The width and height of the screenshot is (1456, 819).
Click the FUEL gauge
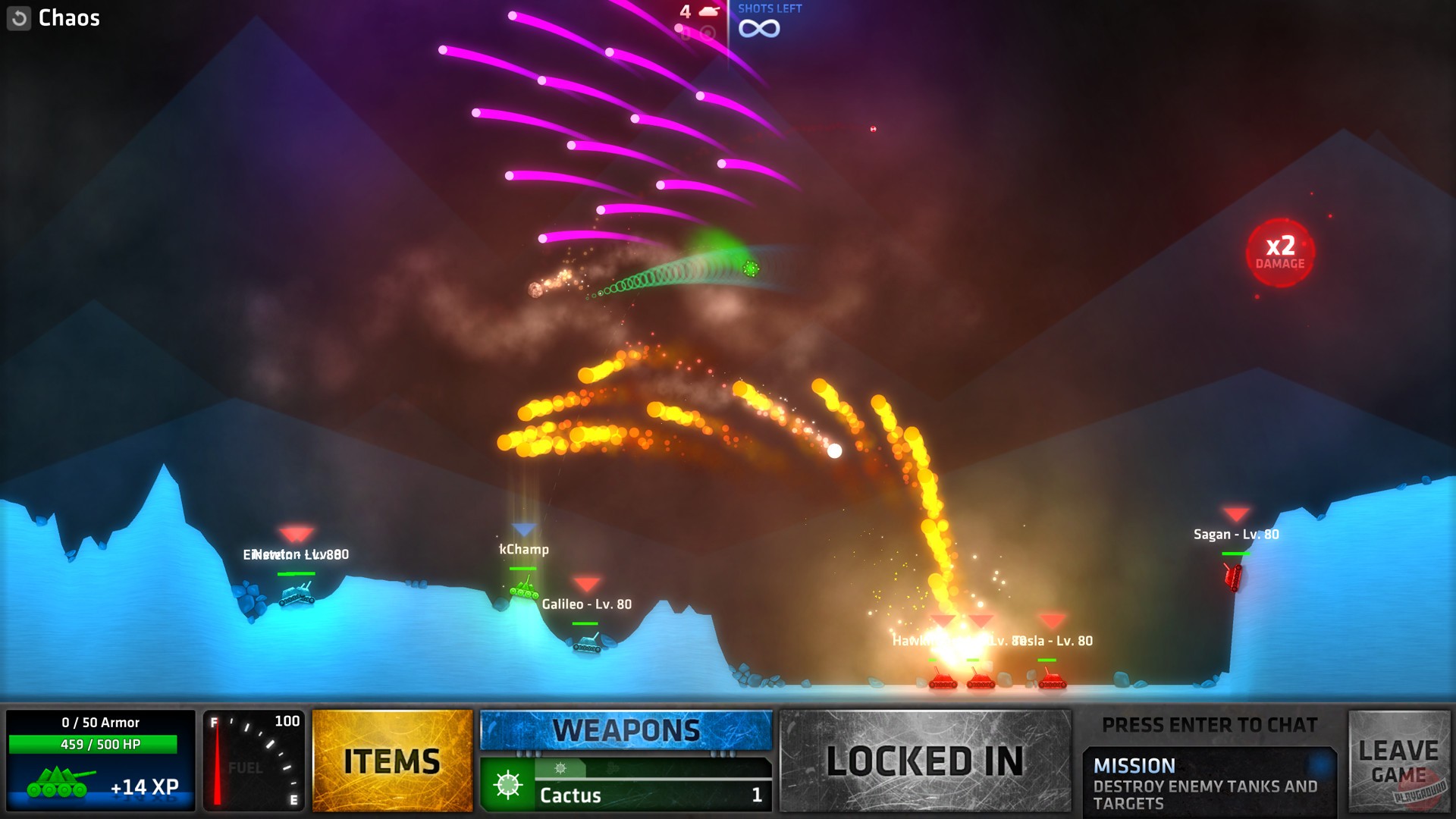point(254,761)
